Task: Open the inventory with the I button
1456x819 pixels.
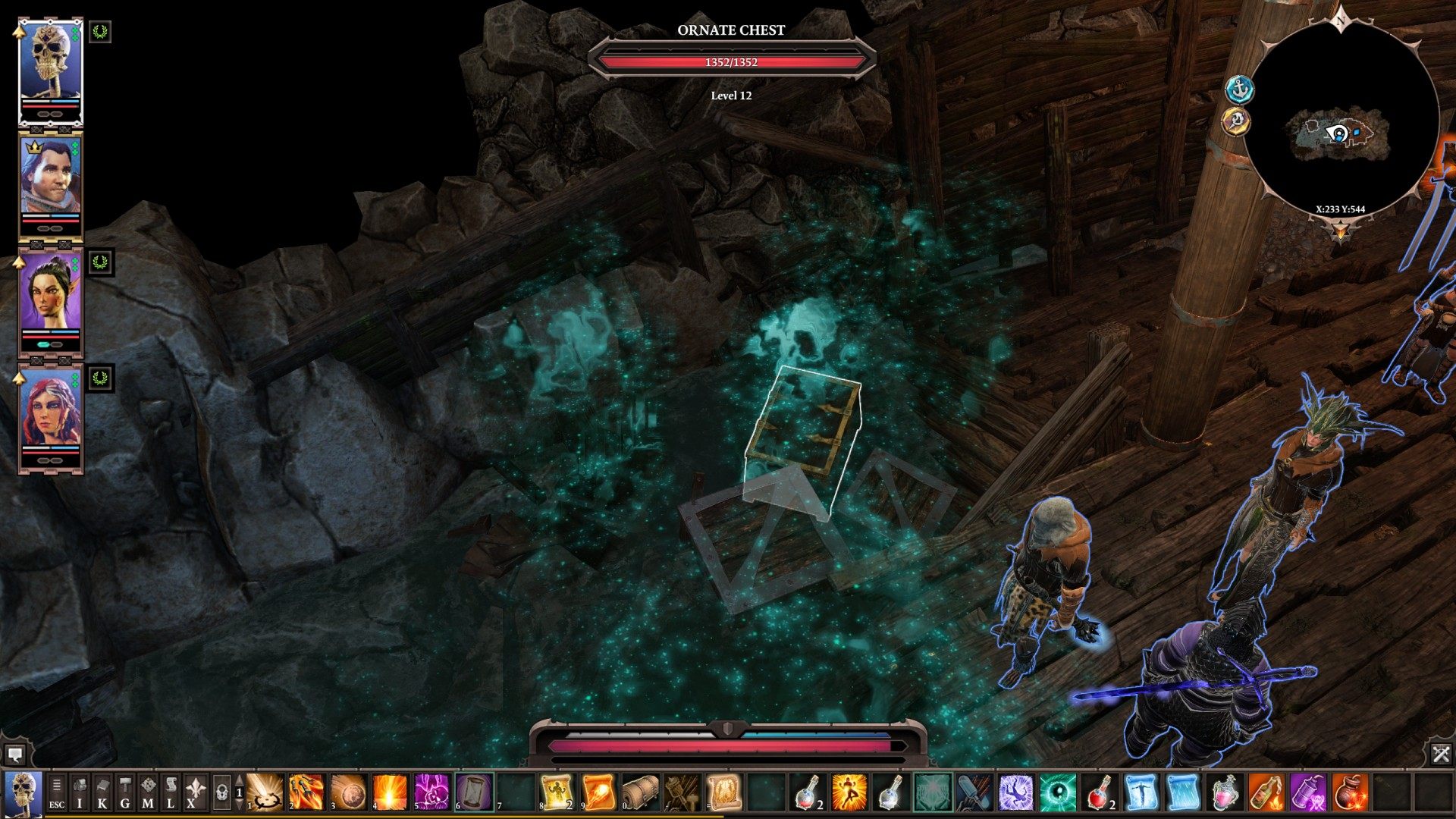Action: point(80,793)
